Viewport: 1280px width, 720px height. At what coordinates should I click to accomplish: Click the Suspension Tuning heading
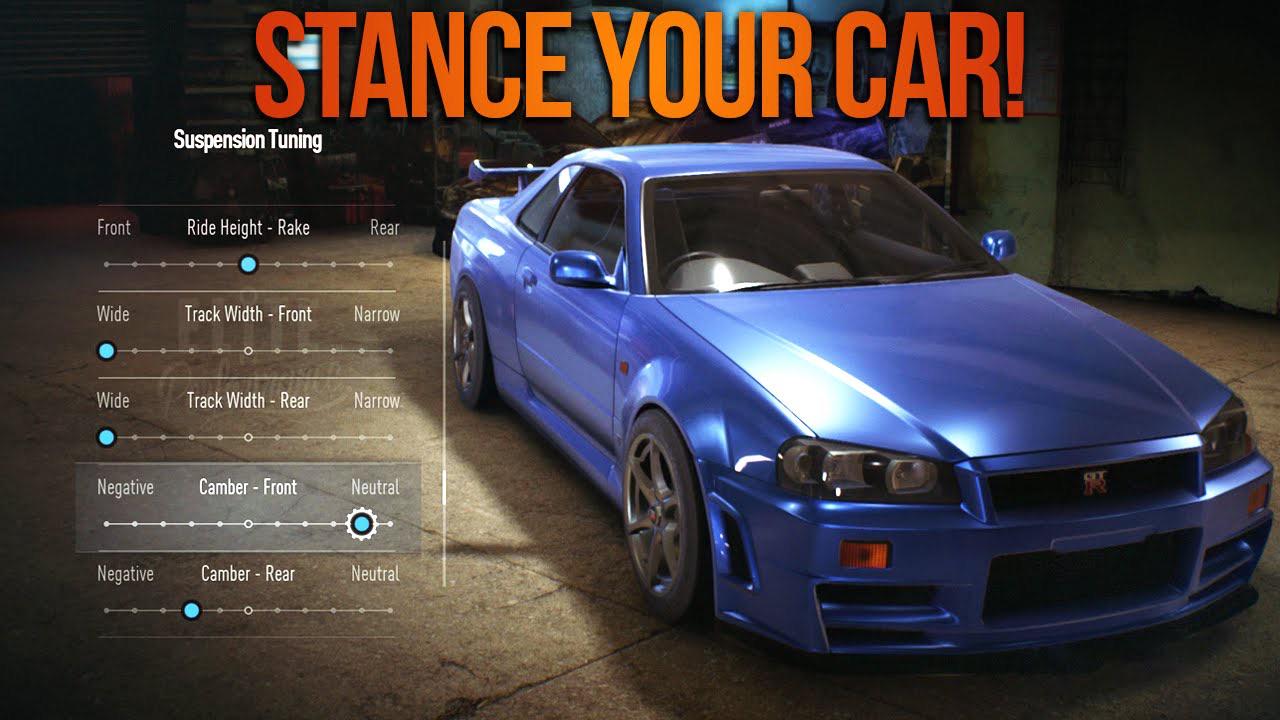point(245,140)
